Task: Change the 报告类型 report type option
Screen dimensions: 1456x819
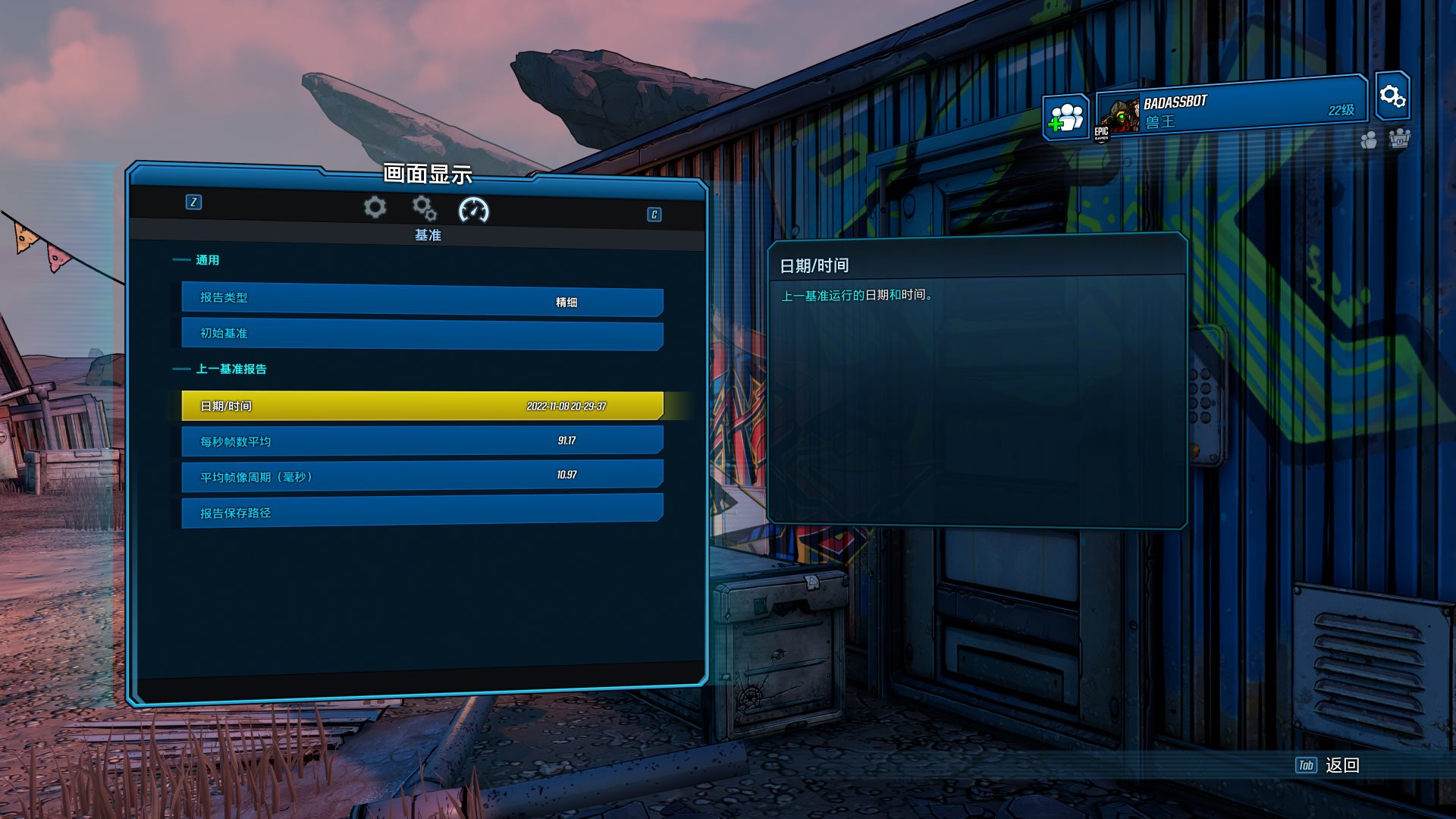Action: [x=422, y=300]
